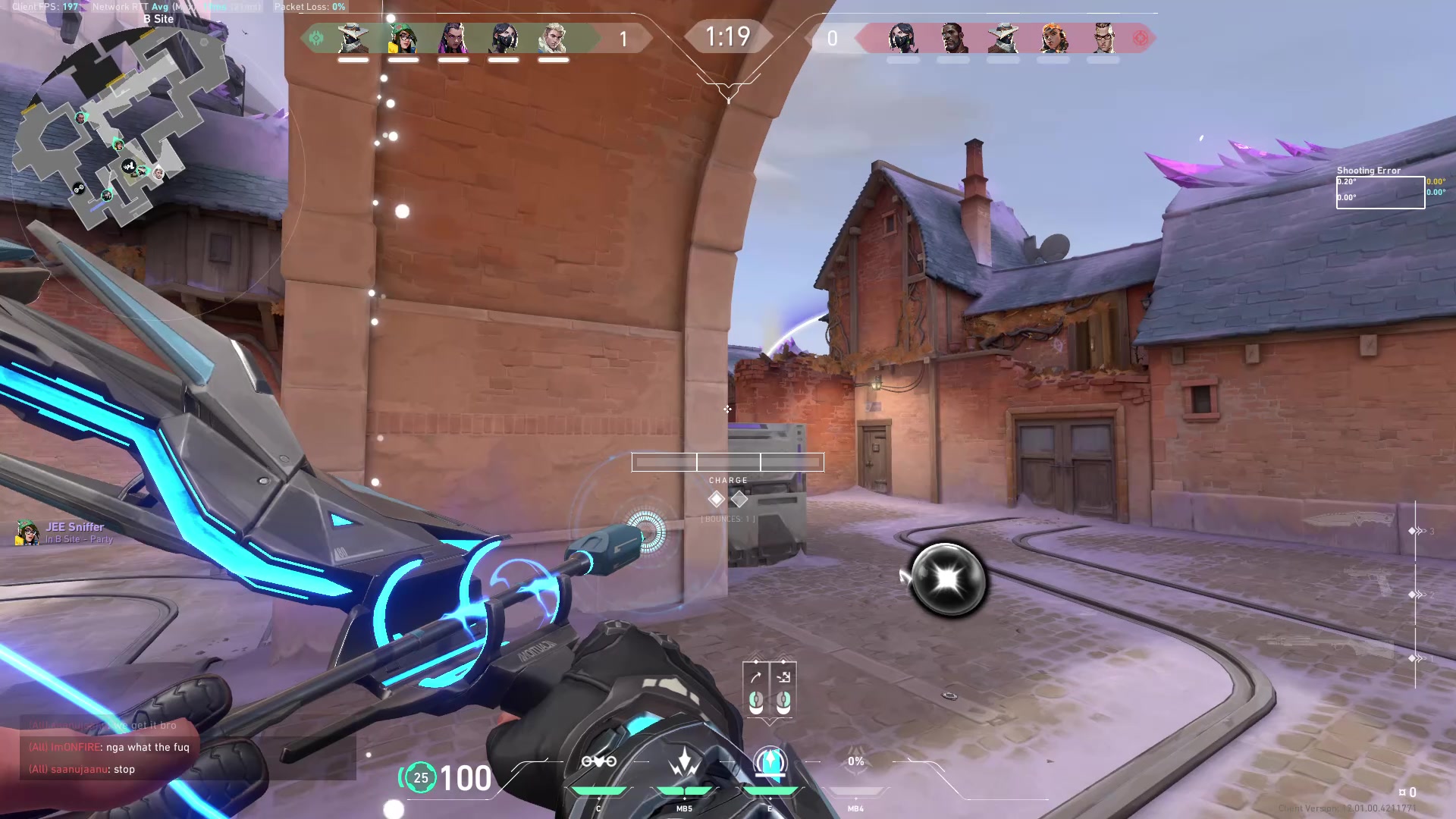Select the enemy Chamber portrait

click(x=1103, y=38)
